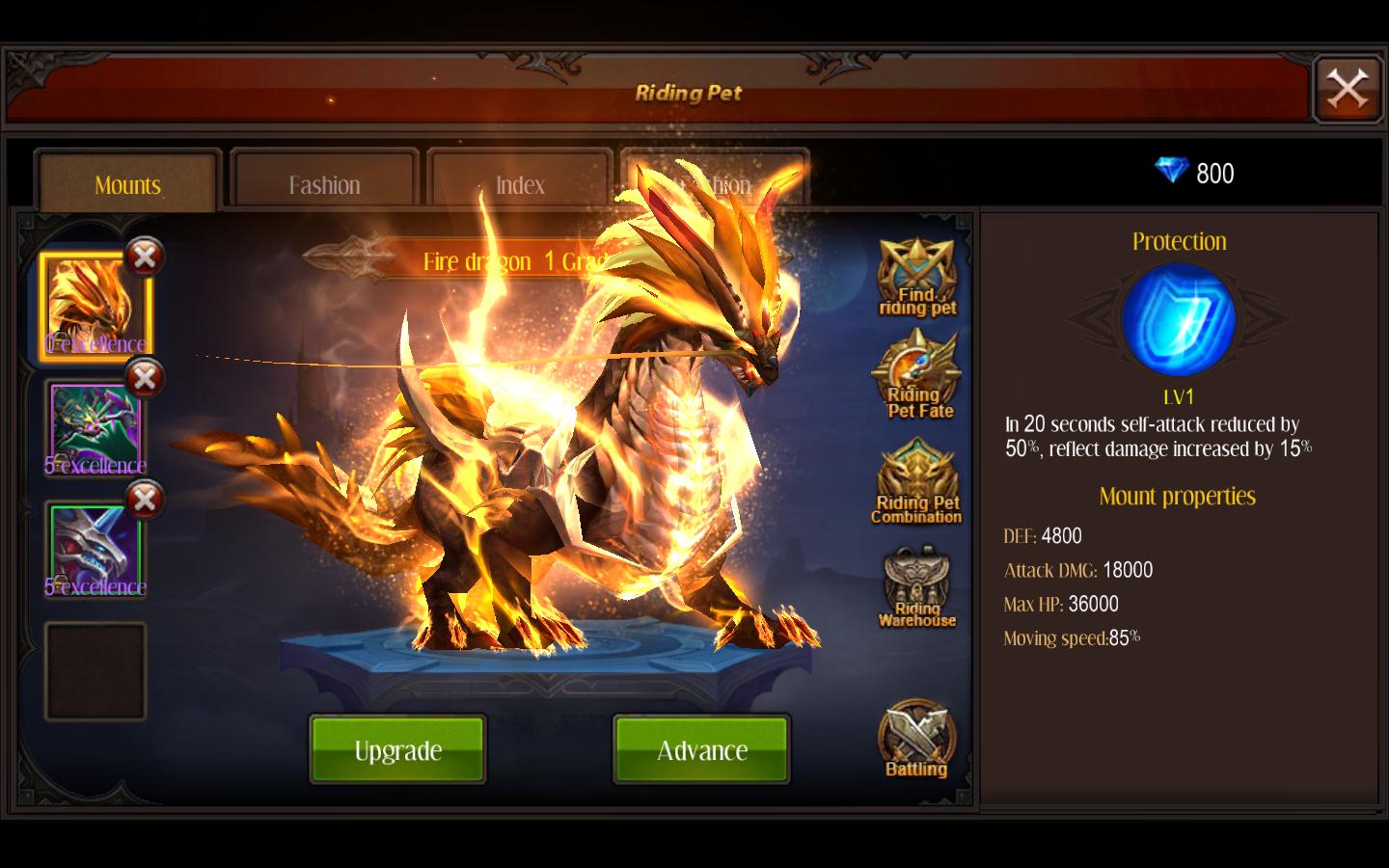Click the Protection shield icon

[x=1178, y=318]
